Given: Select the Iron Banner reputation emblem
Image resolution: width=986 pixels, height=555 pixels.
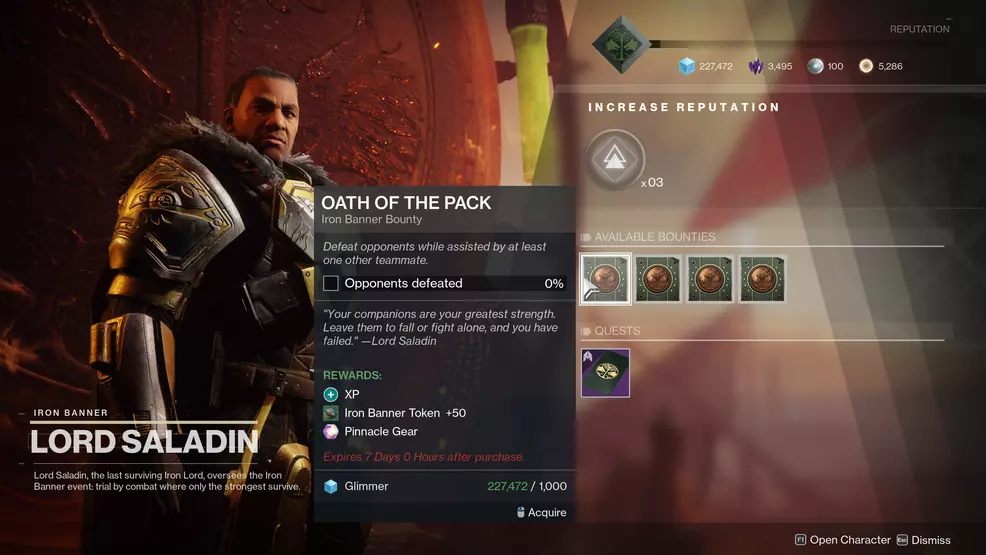Looking at the screenshot, I should 620,43.
